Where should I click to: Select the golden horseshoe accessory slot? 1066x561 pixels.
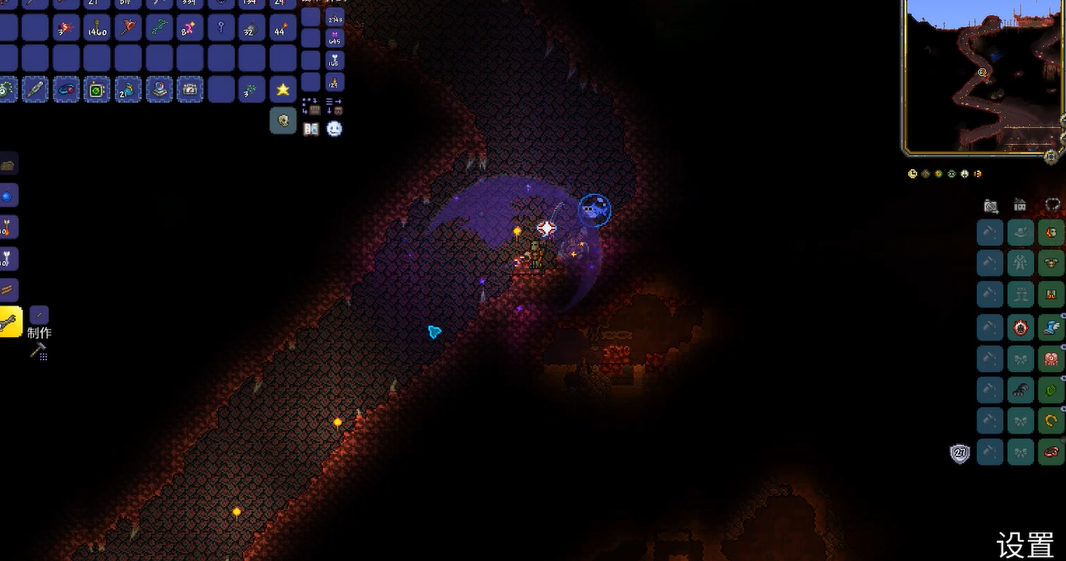tap(1051, 421)
